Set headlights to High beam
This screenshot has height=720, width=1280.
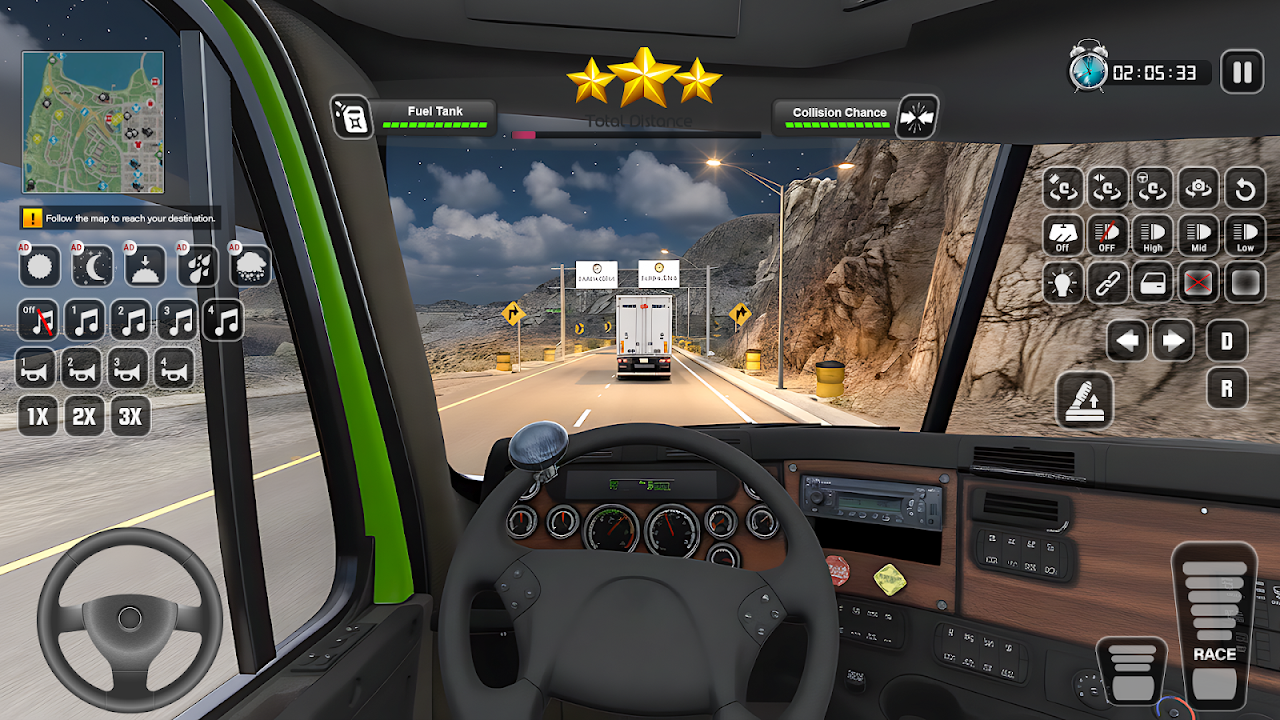point(1152,236)
